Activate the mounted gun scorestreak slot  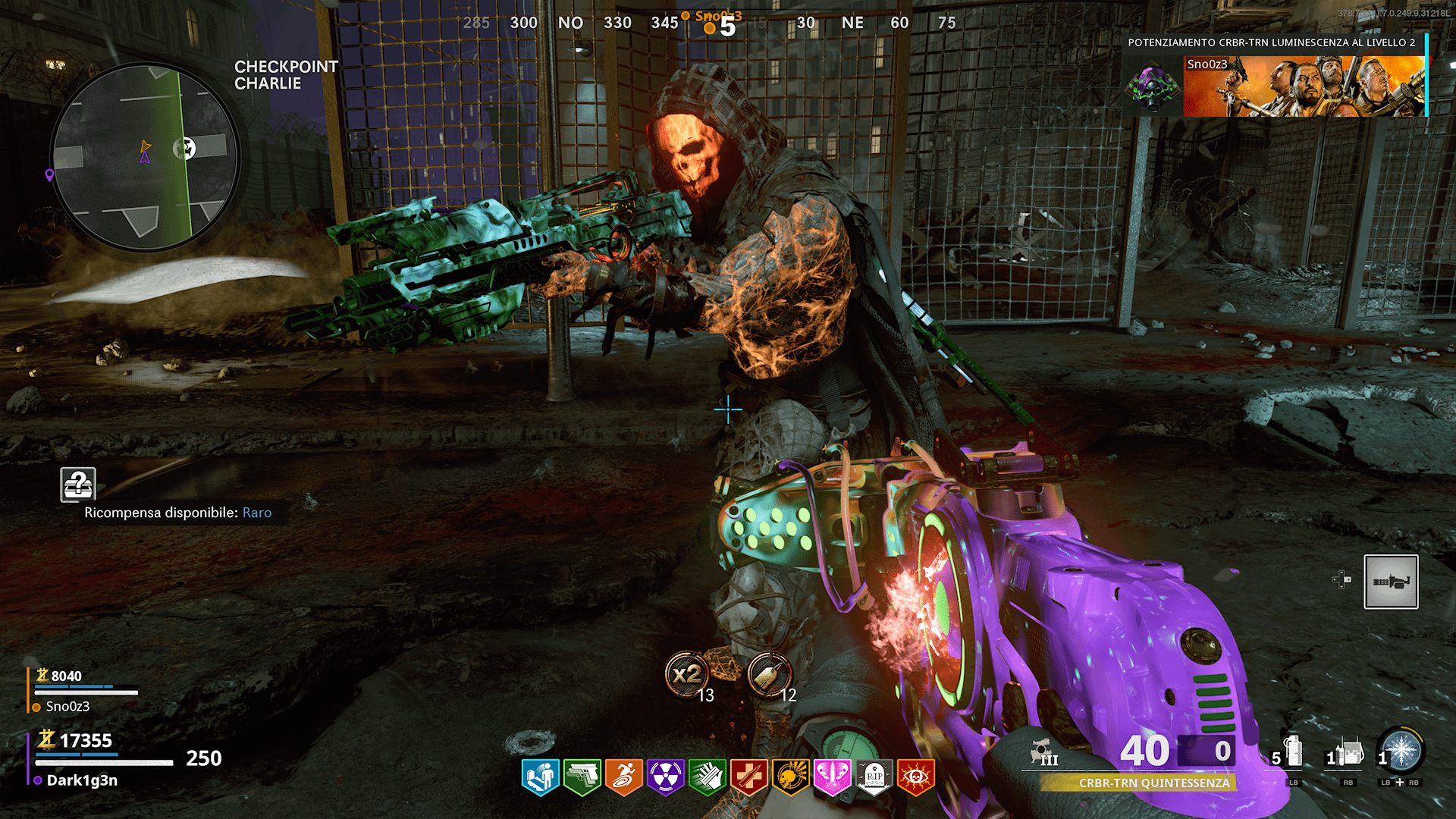click(x=1391, y=582)
